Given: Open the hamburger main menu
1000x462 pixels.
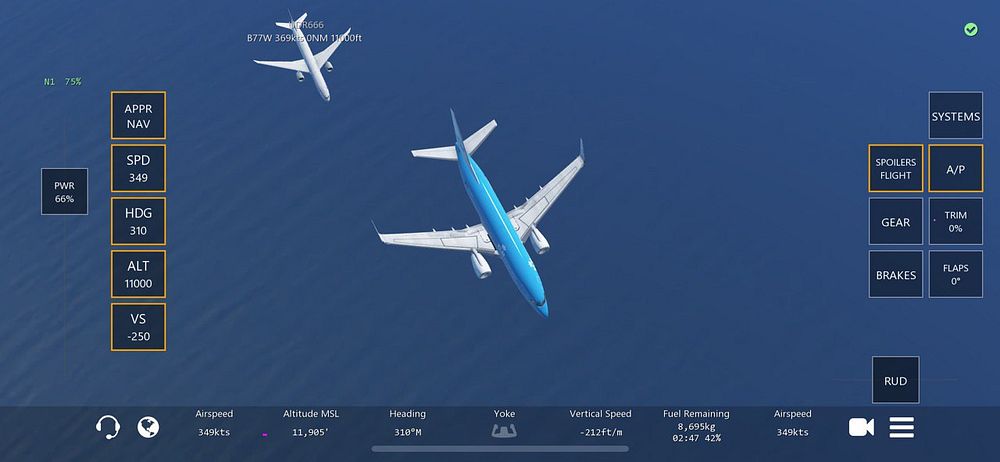Looking at the screenshot, I should 902,427.
